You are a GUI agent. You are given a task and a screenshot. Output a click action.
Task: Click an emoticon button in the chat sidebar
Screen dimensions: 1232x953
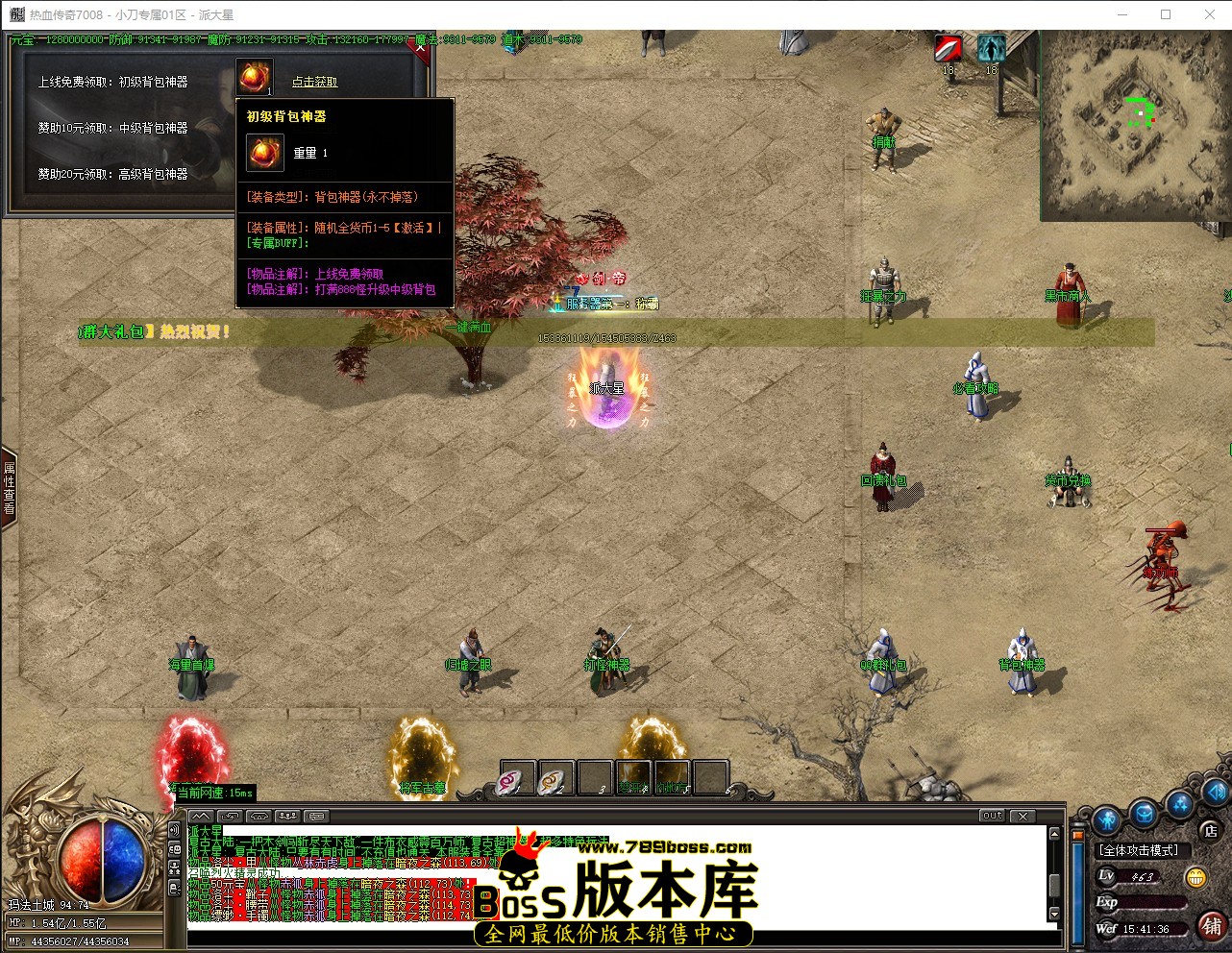[x=176, y=847]
